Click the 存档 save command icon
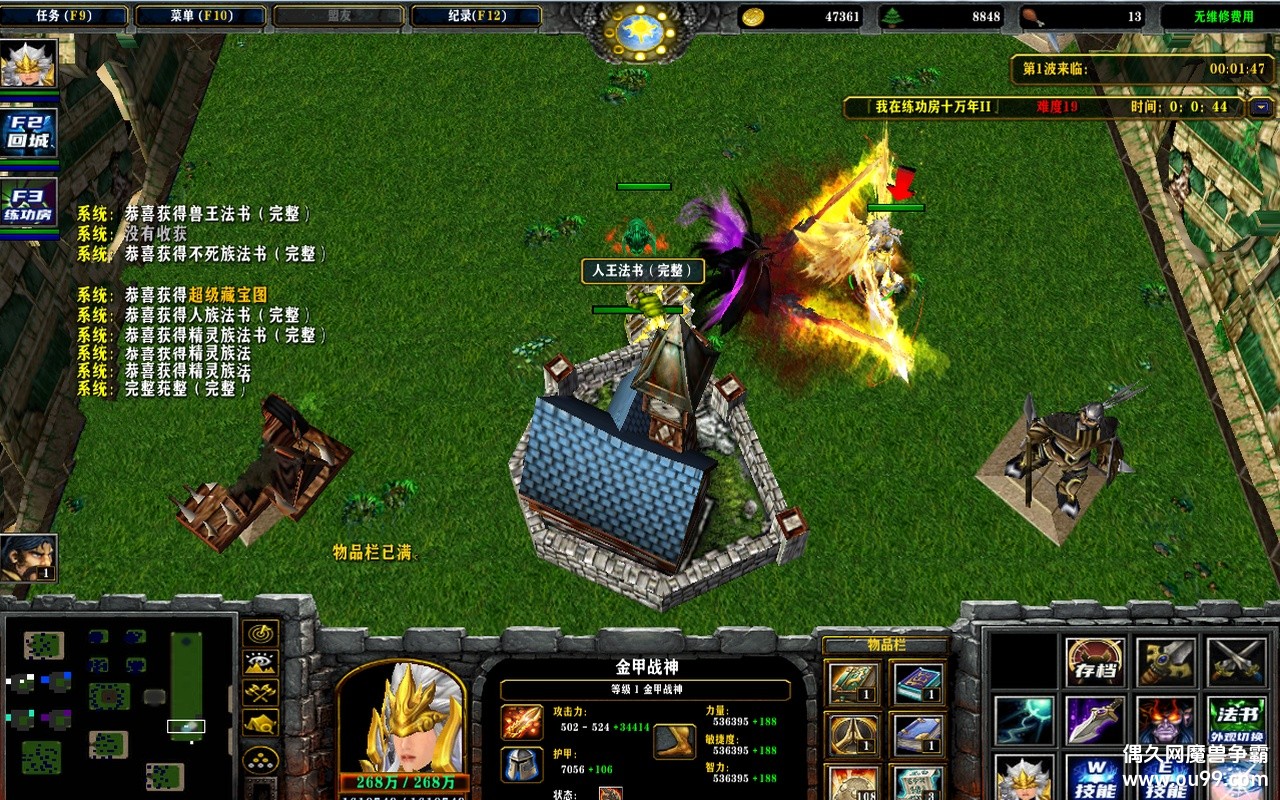1280x800 pixels. [1094, 661]
